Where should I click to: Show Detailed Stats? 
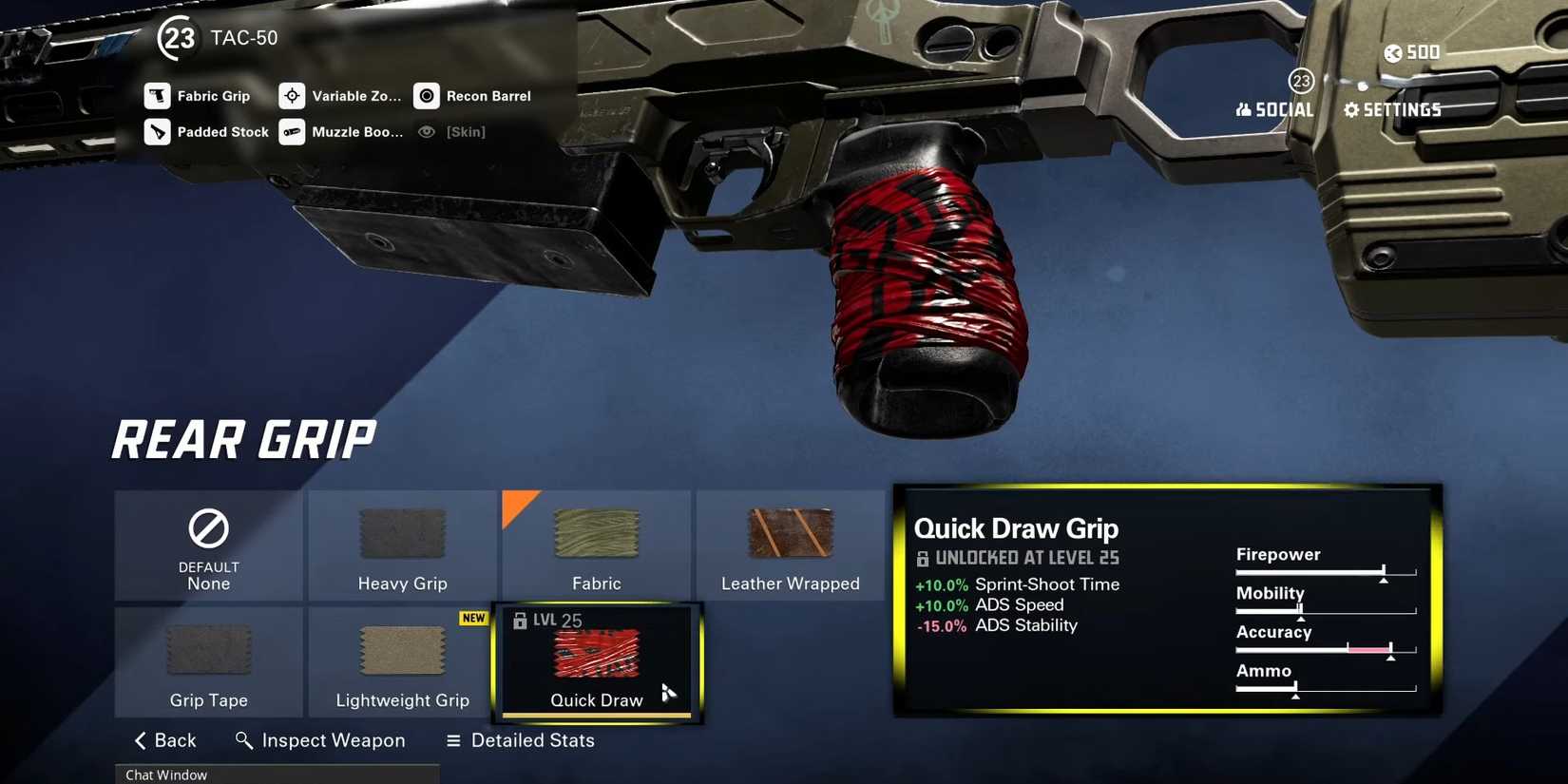point(521,740)
